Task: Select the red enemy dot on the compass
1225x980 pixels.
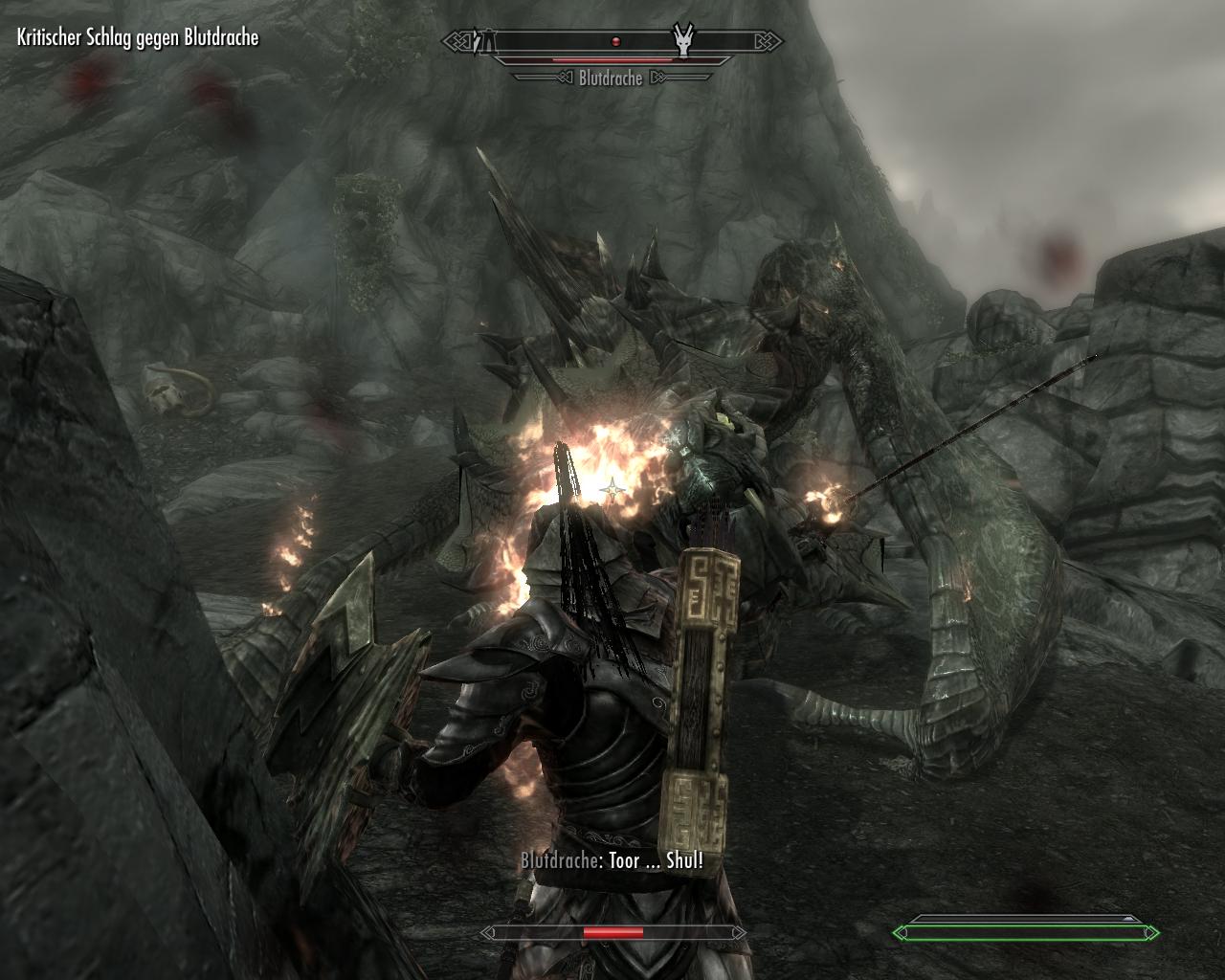Action: click(617, 41)
